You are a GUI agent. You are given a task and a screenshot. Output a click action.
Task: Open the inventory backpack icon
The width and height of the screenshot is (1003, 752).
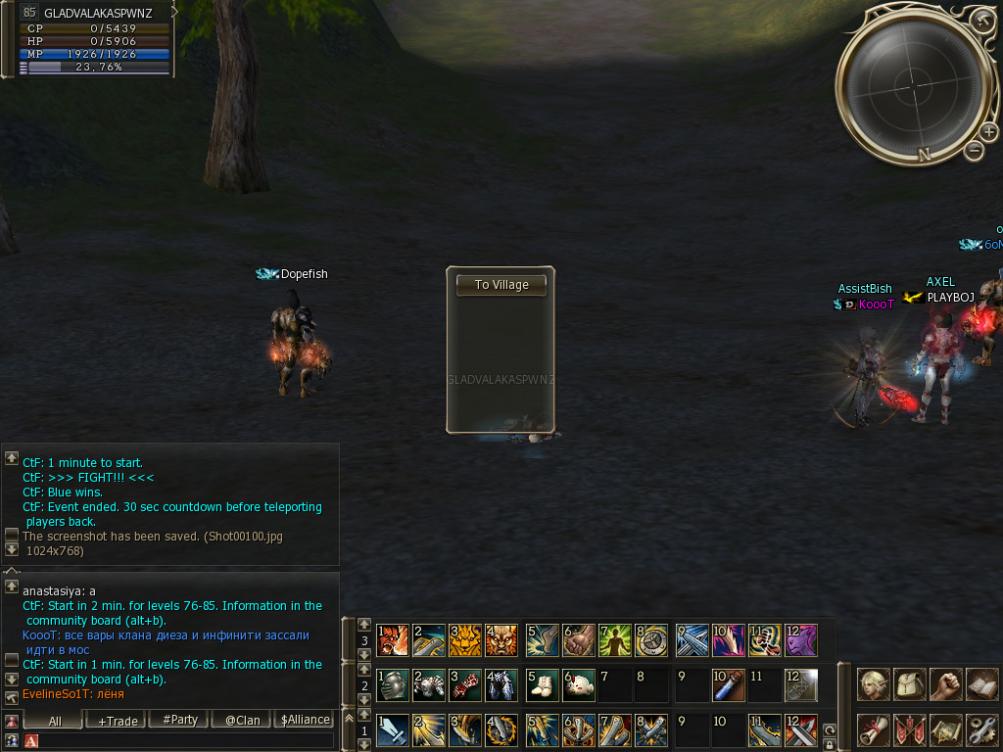pos(909,685)
